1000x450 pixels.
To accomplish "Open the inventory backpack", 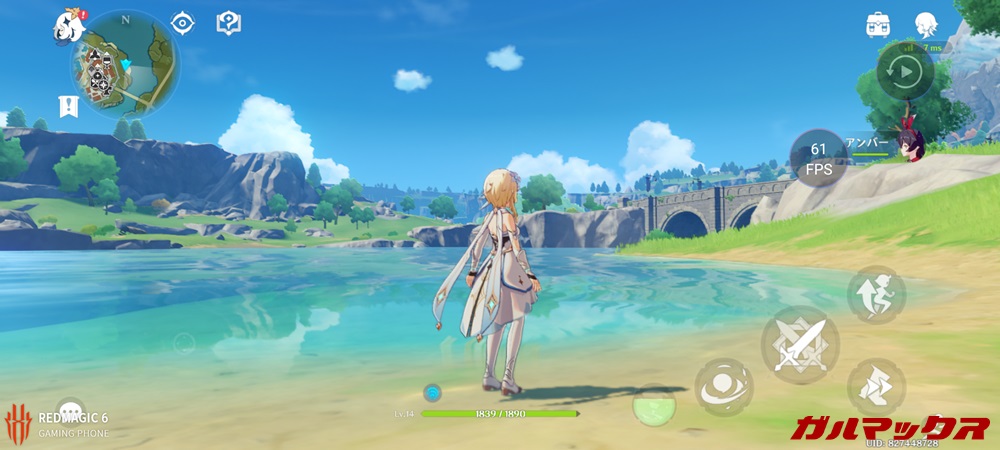I will point(879,25).
